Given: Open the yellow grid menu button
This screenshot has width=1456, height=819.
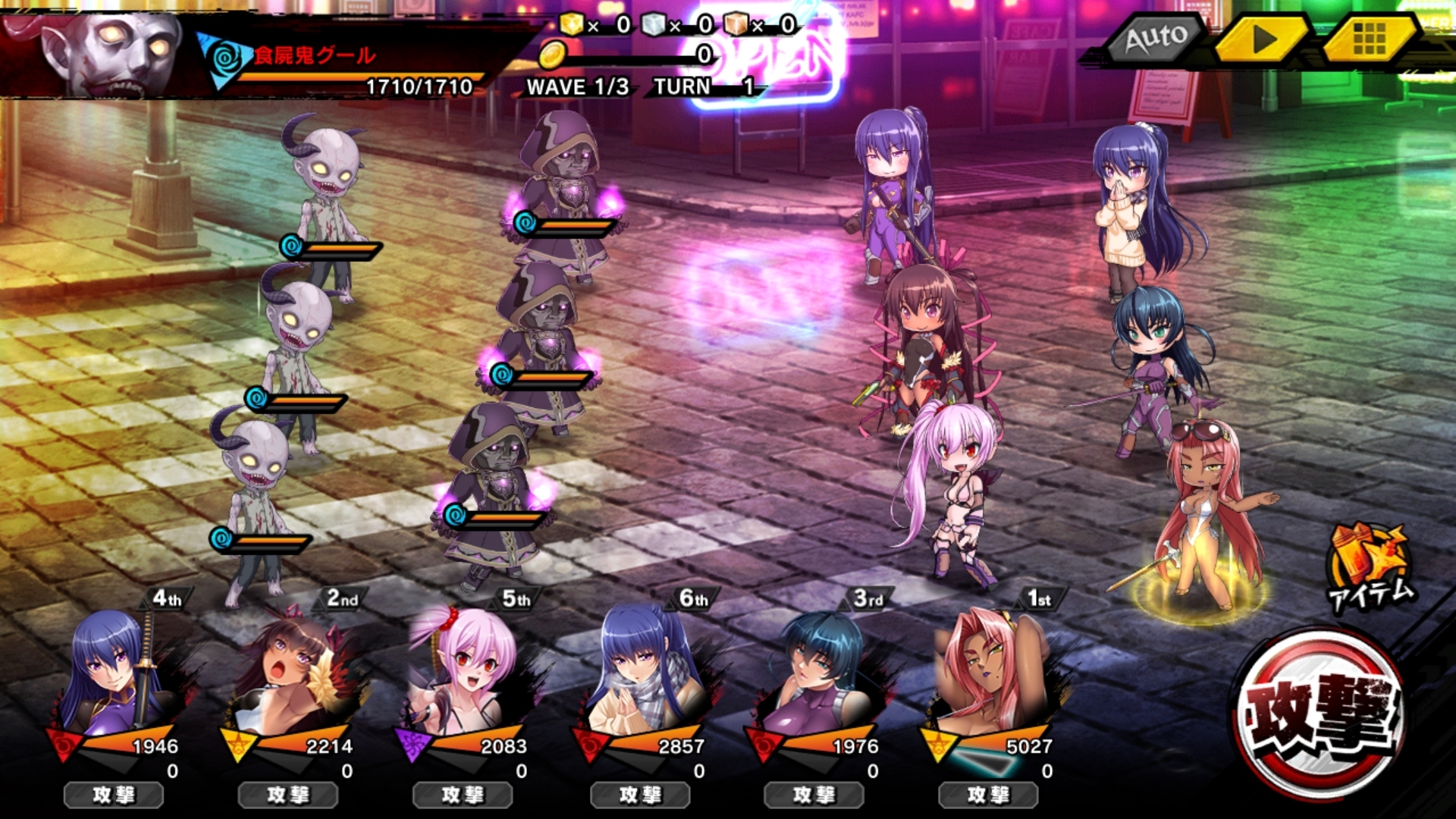Looking at the screenshot, I should (x=1369, y=39).
